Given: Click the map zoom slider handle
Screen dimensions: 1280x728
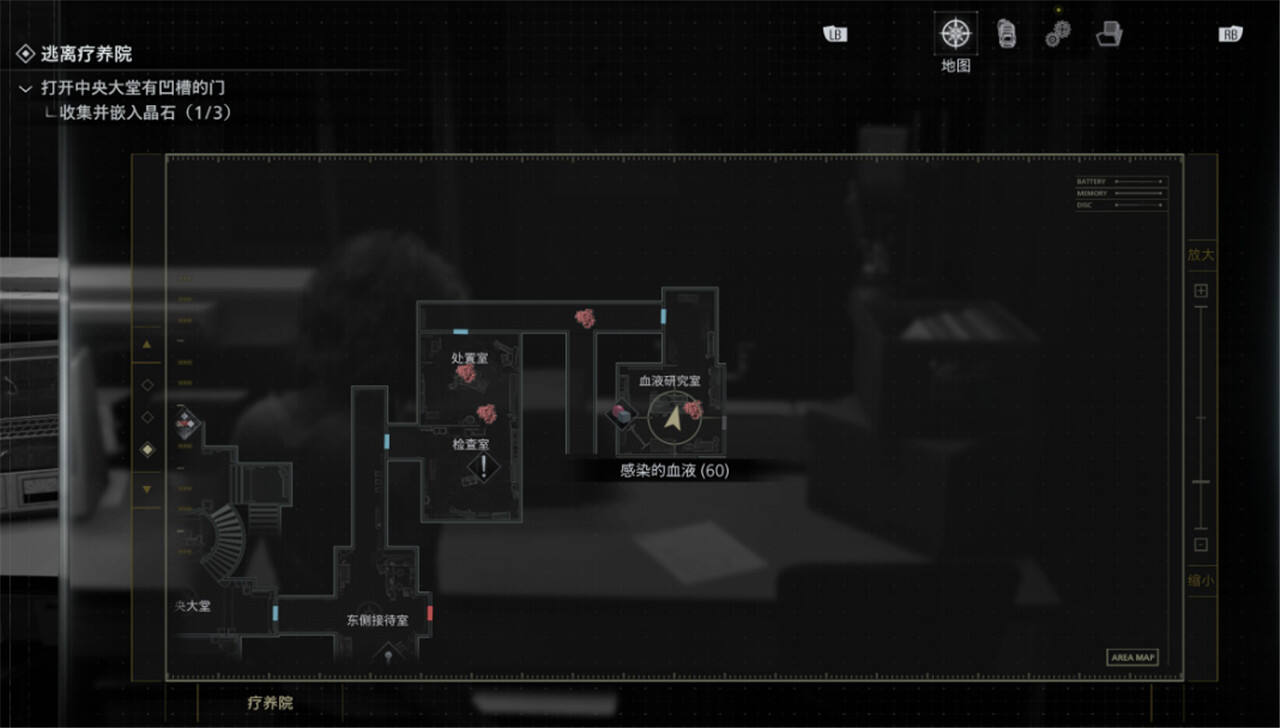Looking at the screenshot, I should click(1201, 482).
